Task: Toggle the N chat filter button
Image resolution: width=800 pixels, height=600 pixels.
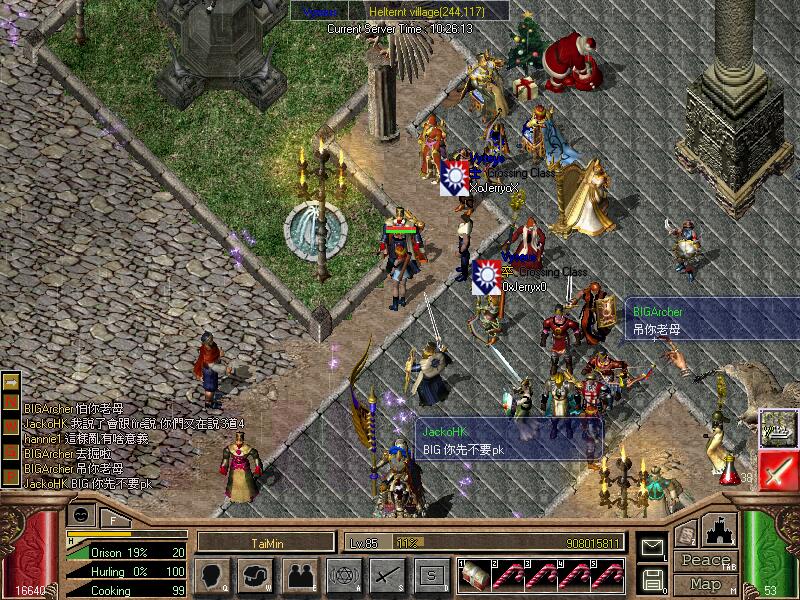Action: pos(13,401)
